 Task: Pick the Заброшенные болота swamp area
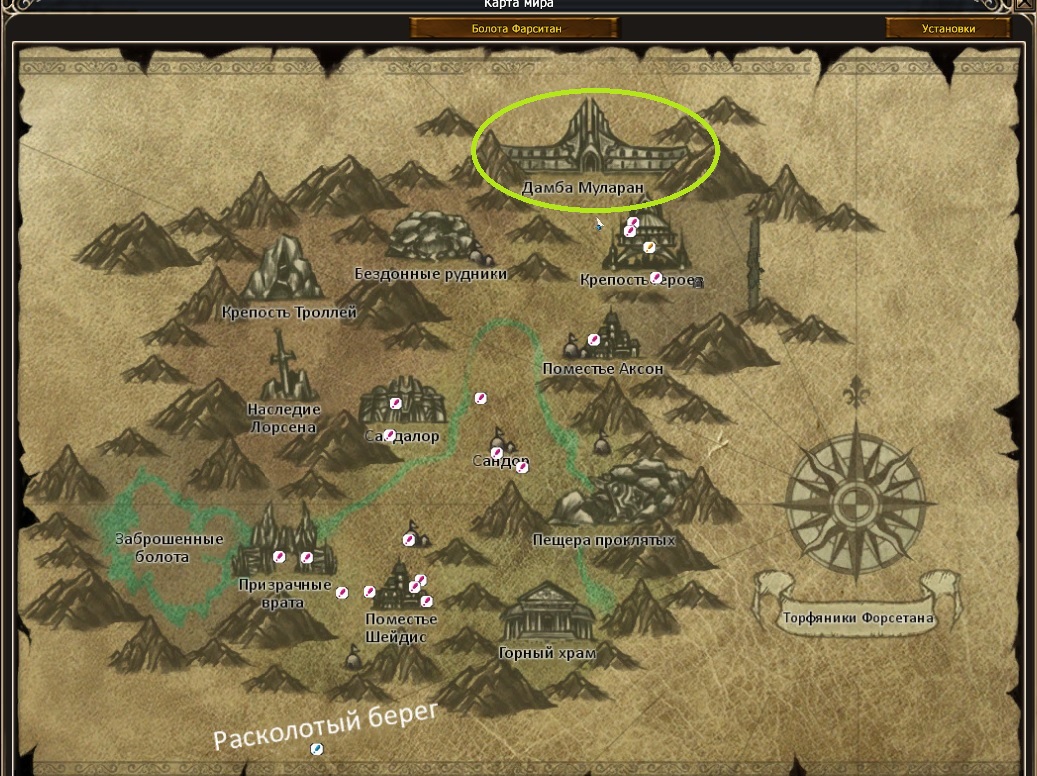168,546
